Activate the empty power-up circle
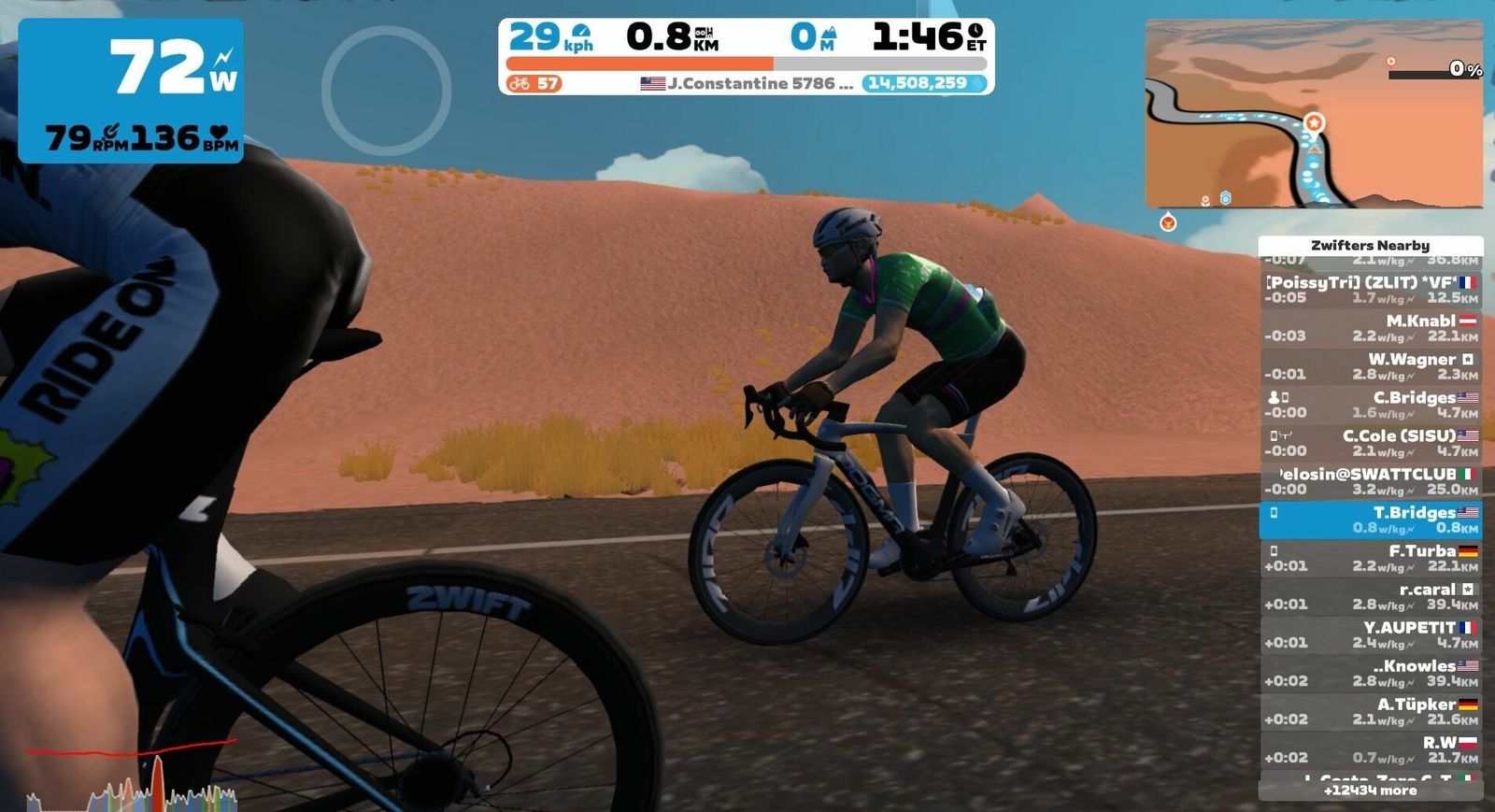The height and width of the screenshot is (812, 1495). click(x=386, y=91)
